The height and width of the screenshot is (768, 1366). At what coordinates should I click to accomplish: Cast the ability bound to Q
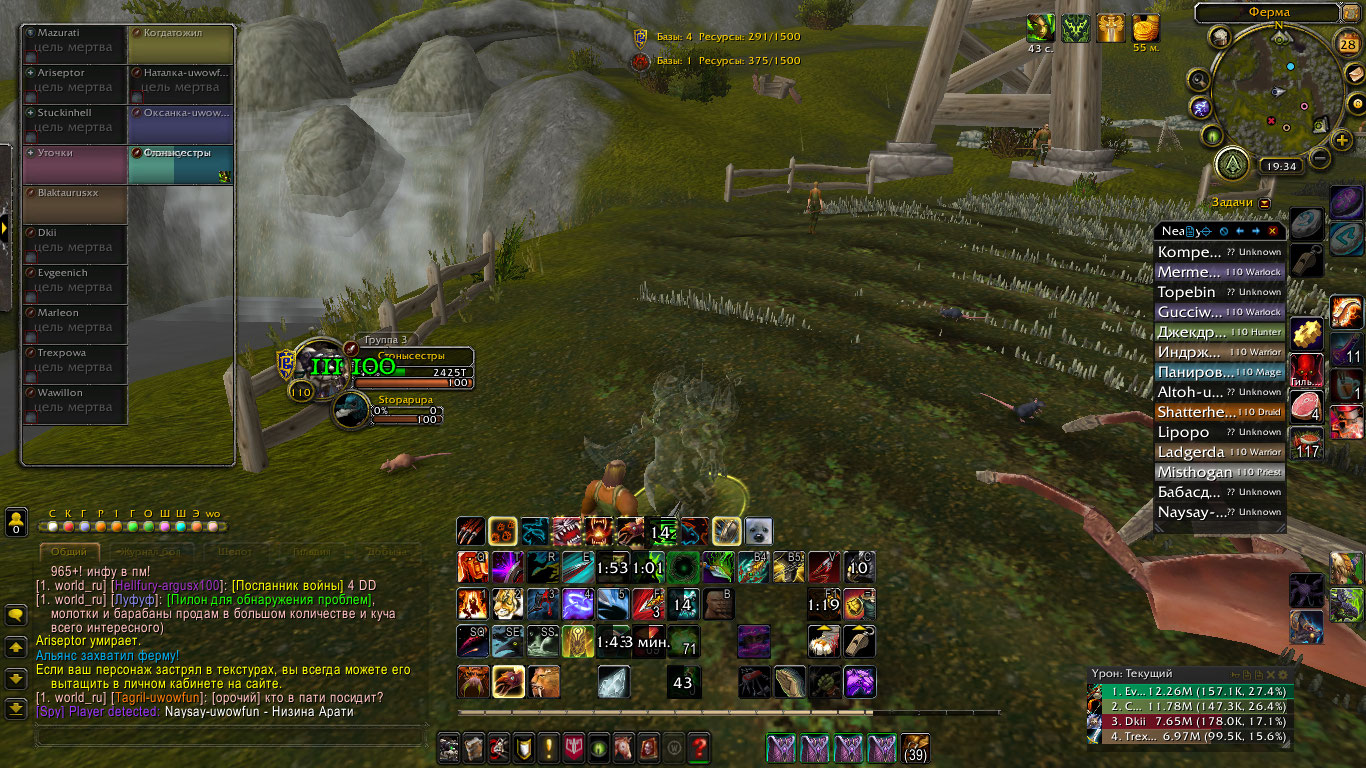[x=473, y=567]
